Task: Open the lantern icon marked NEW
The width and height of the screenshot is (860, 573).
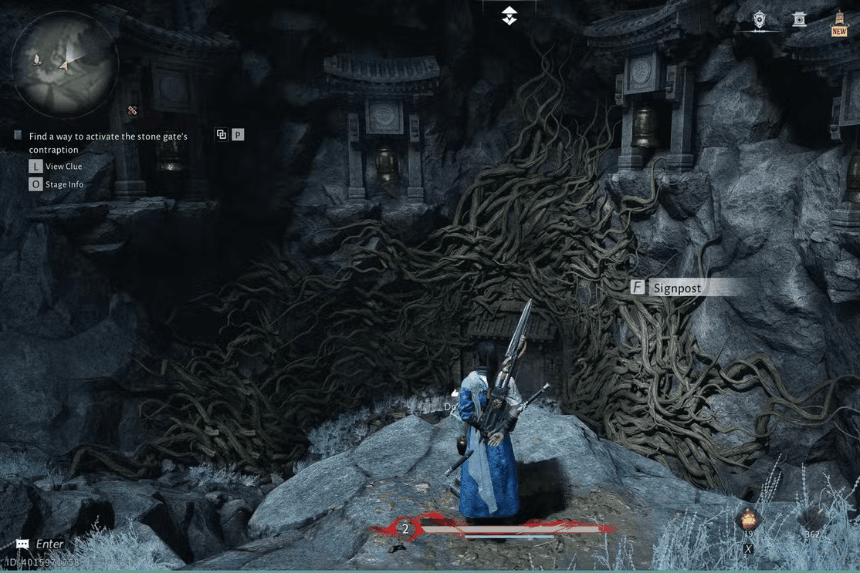Action: pyautogui.click(x=838, y=22)
